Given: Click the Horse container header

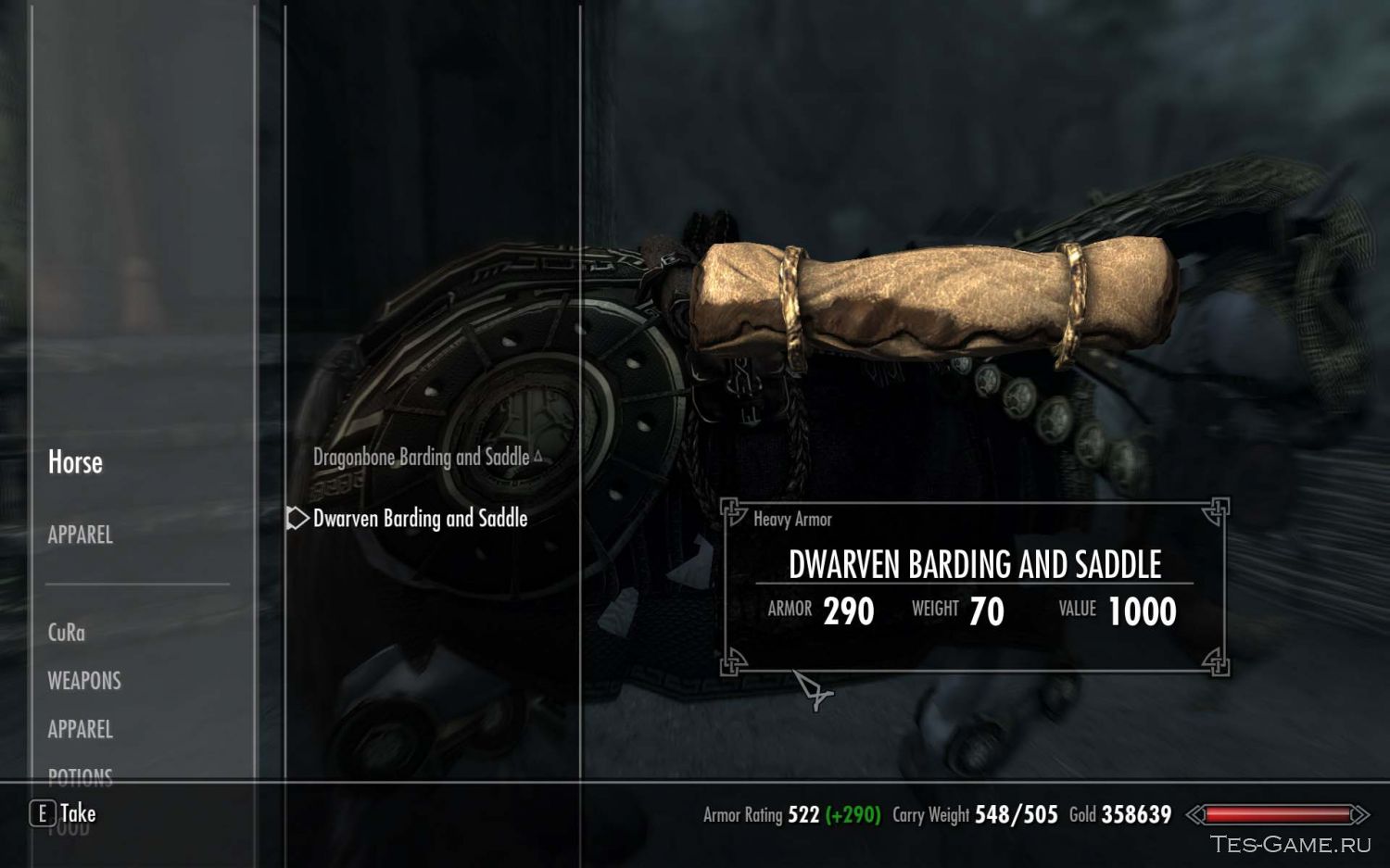Looking at the screenshot, I should (x=75, y=461).
